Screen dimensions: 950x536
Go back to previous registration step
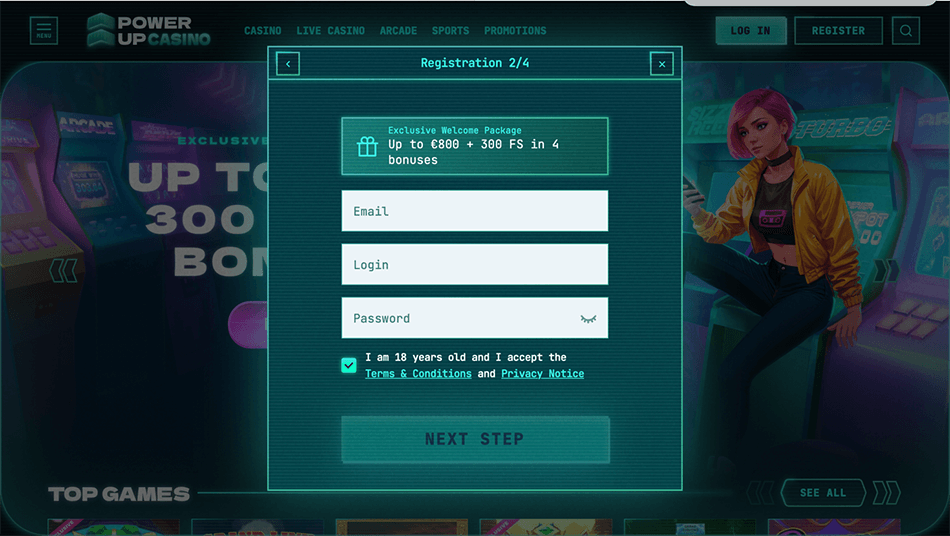click(x=288, y=64)
